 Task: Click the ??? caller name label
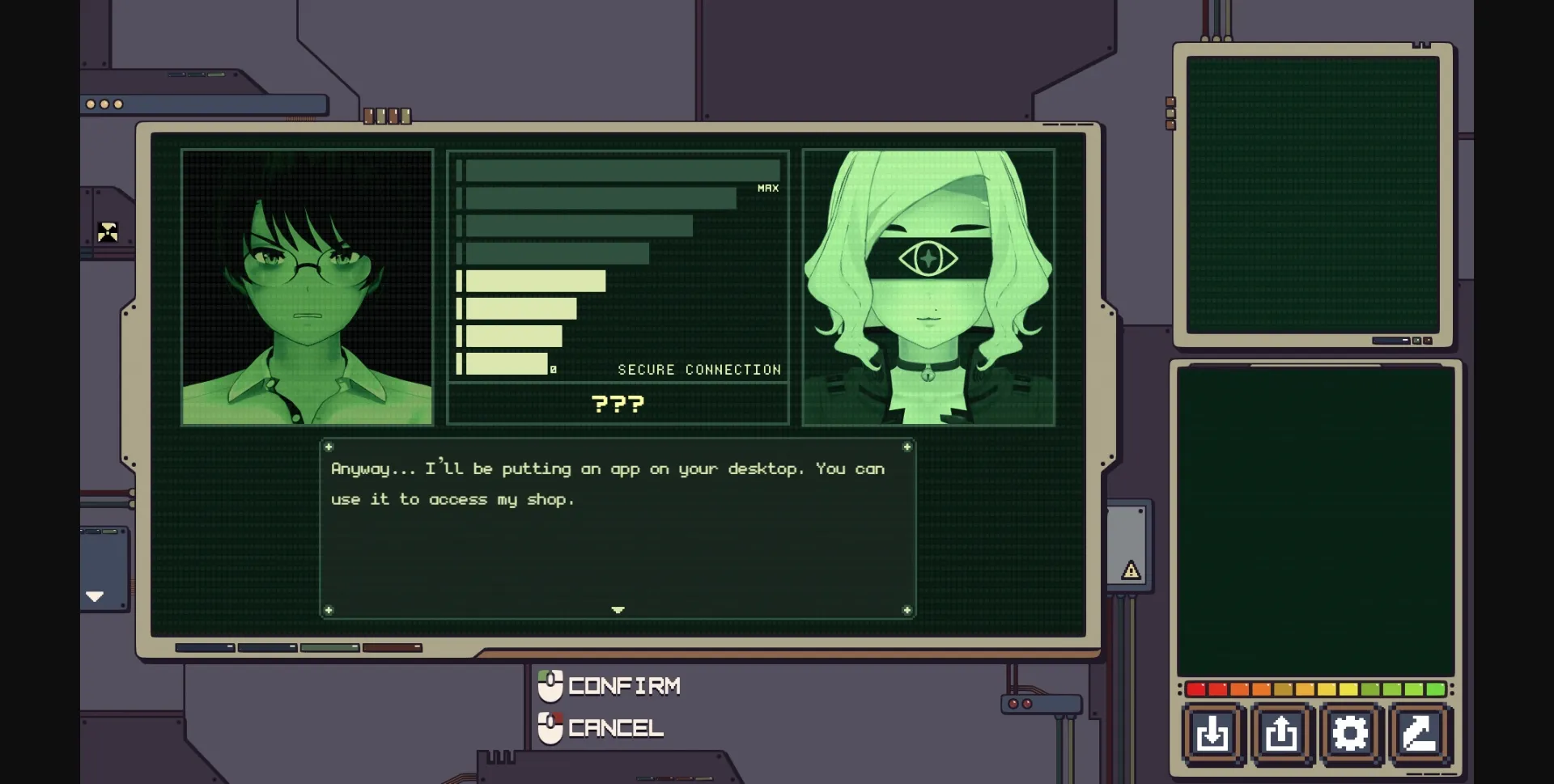[x=618, y=404]
